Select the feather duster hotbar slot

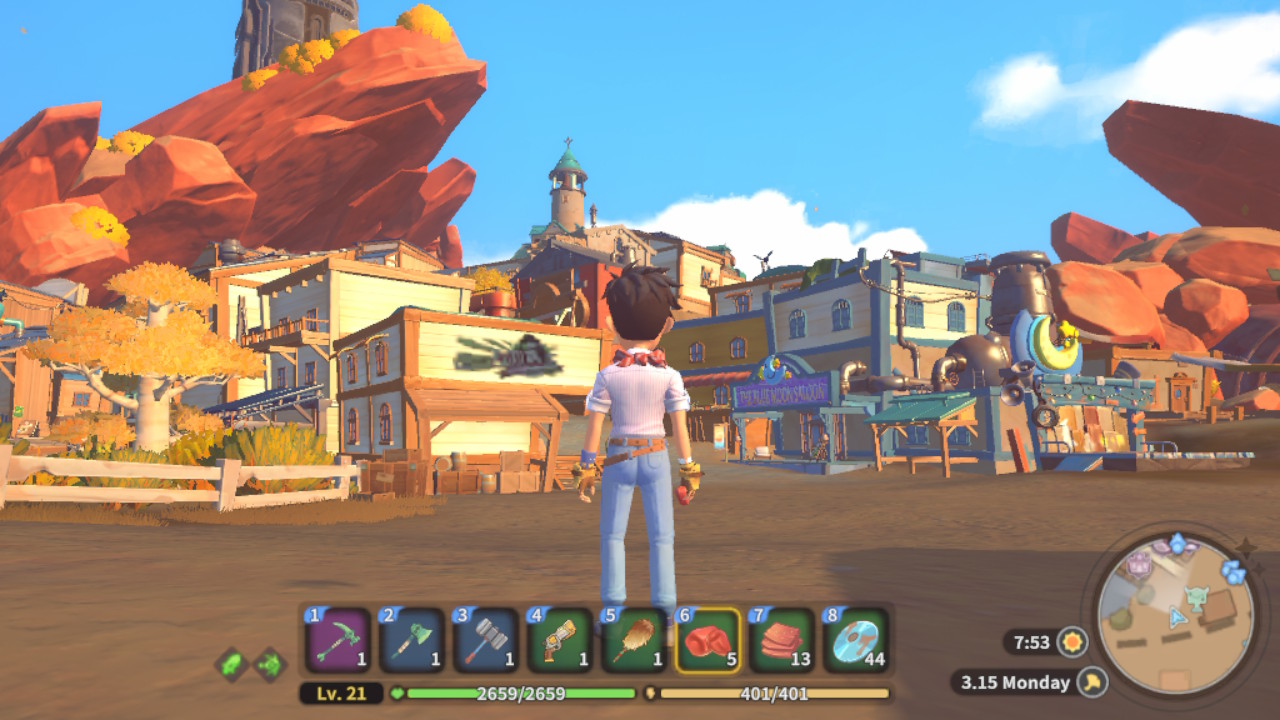pyautogui.click(x=634, y=640)
